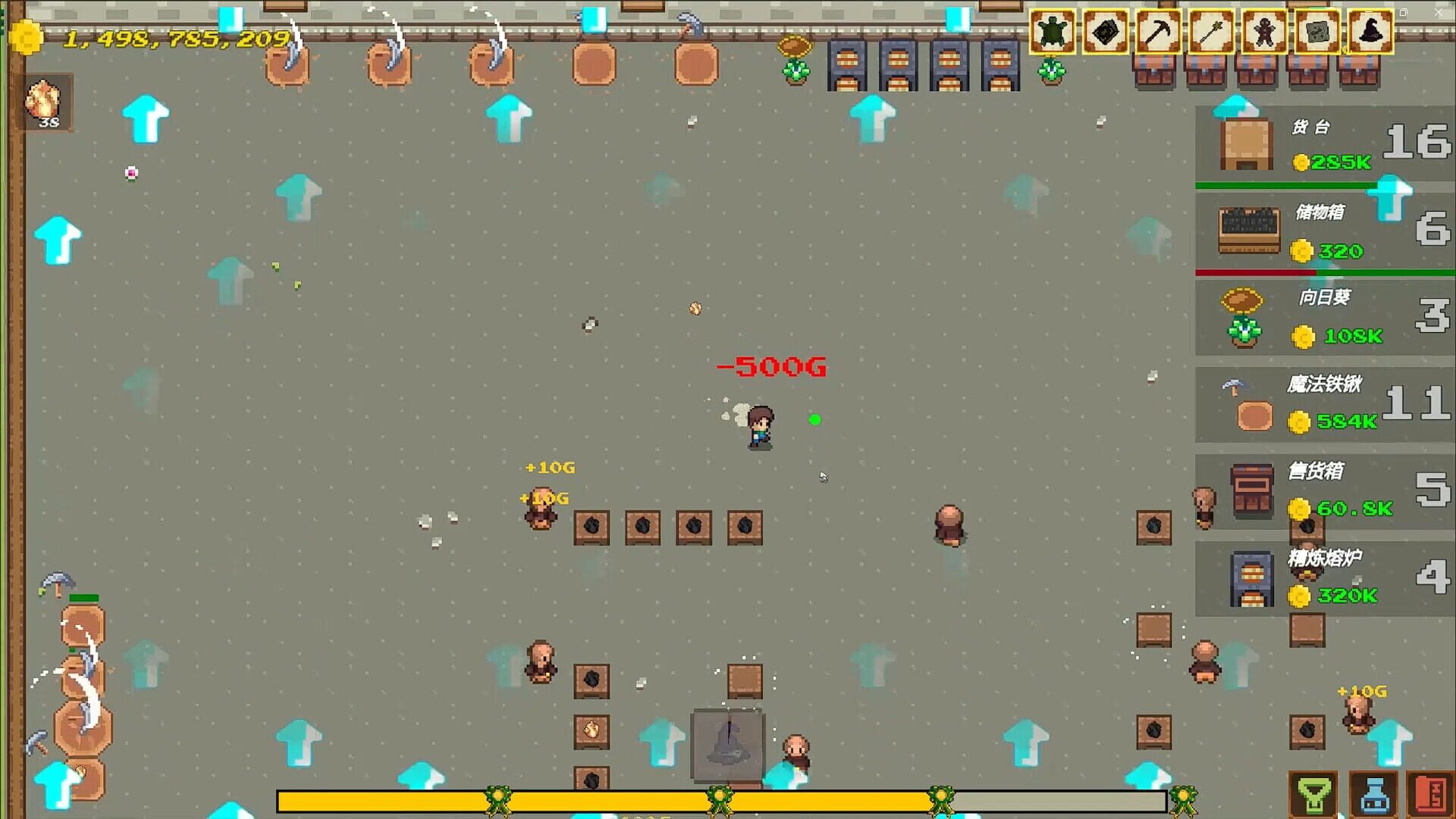
Task: Purchase the 储物箱 storage box for 320 gold
Action: pyautogui.click(x=1323, y=231)
